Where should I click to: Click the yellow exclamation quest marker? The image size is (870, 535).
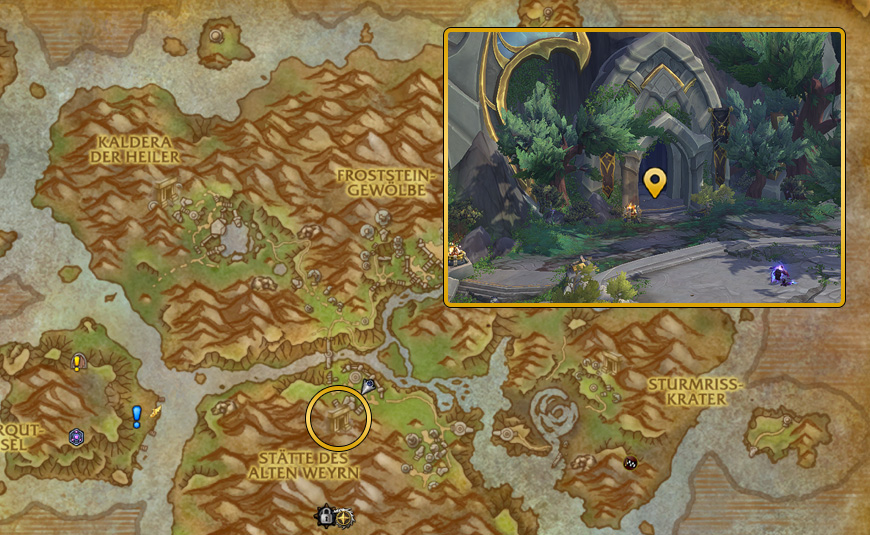tap(77, 363)
